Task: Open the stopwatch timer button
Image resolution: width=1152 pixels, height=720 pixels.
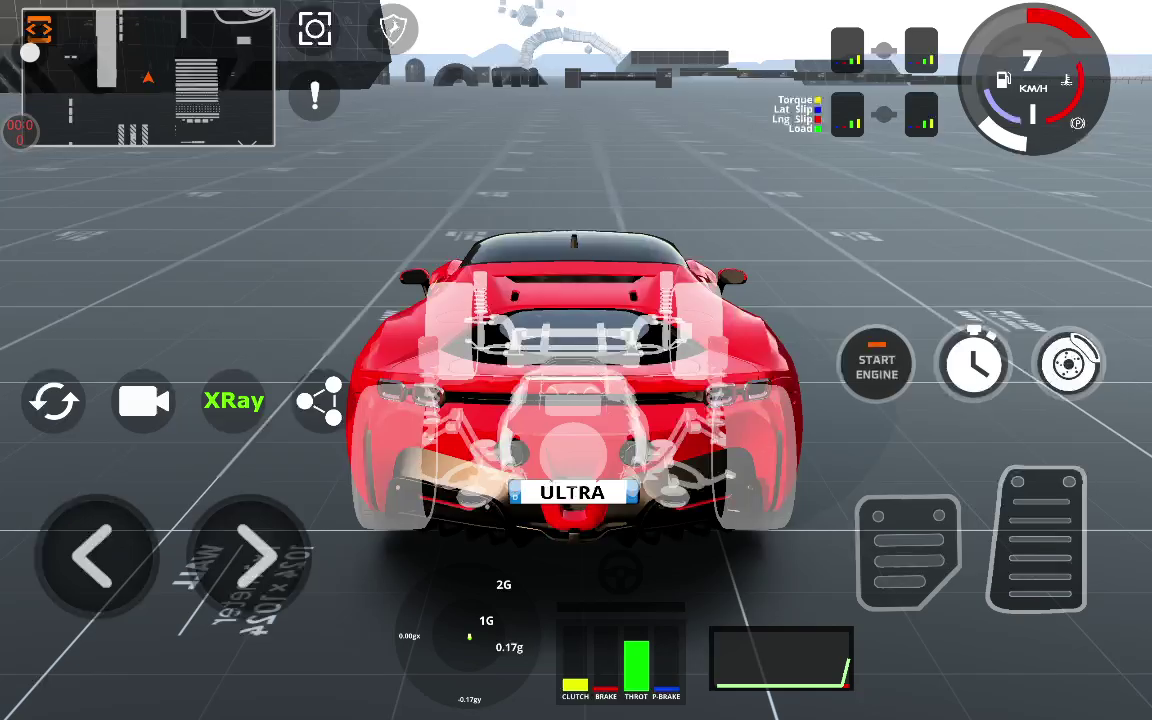Action: click(x=974, y=364)
